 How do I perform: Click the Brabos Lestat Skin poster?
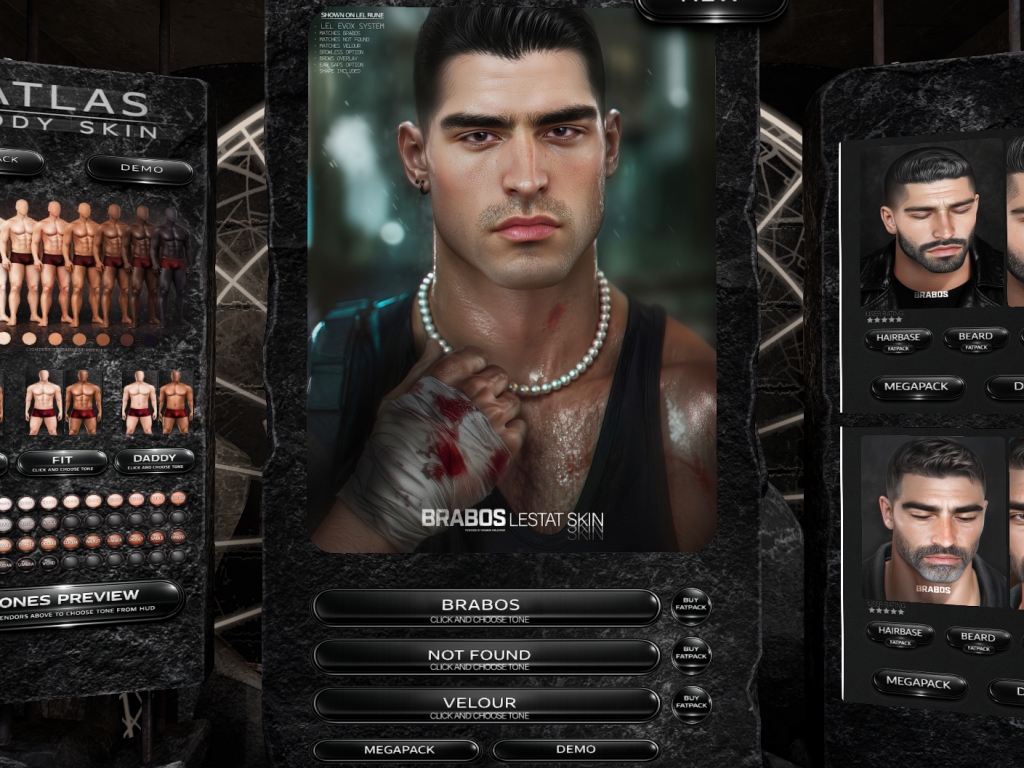point(512,280)
